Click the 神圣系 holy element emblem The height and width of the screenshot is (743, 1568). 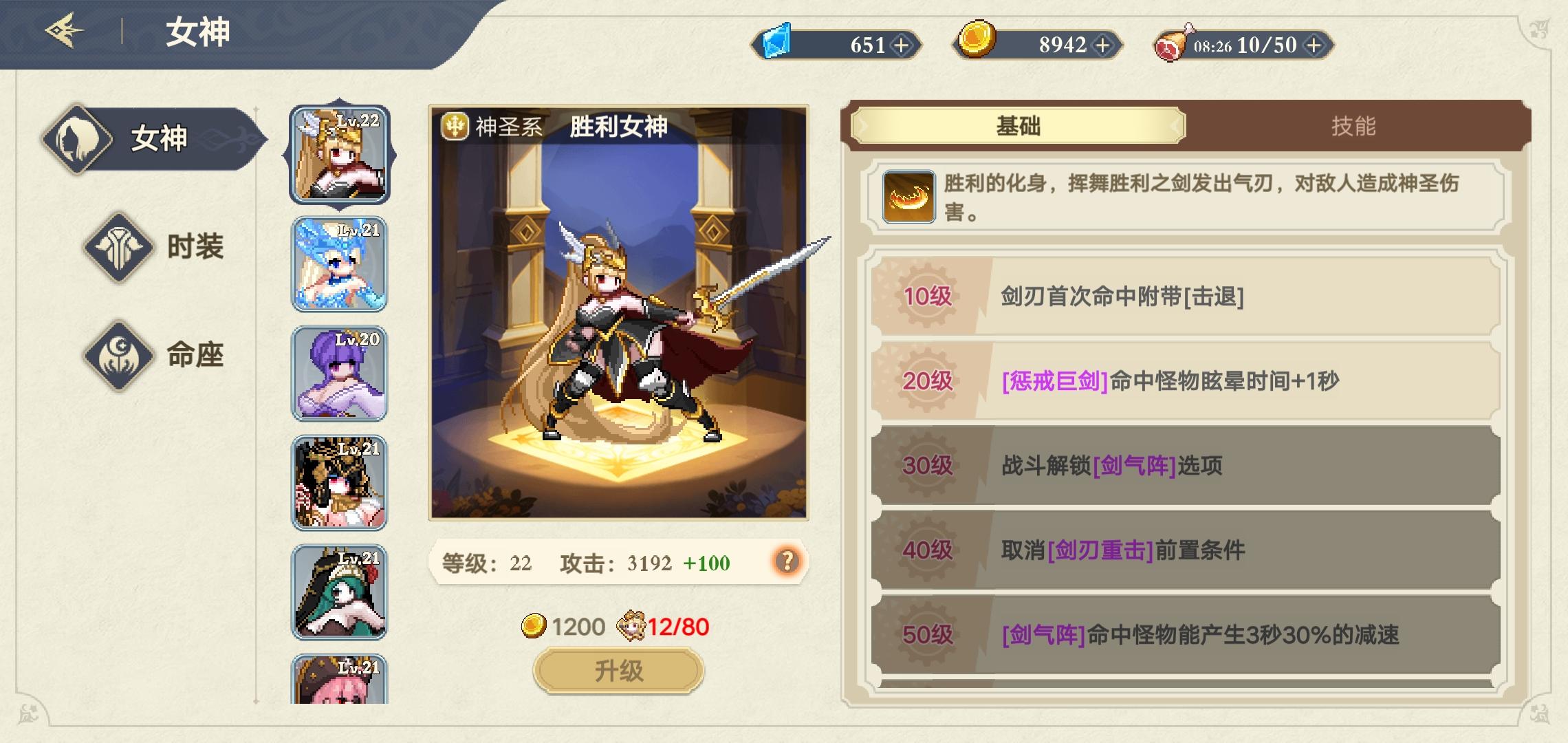pyautogui.click(x=455, y=127)
